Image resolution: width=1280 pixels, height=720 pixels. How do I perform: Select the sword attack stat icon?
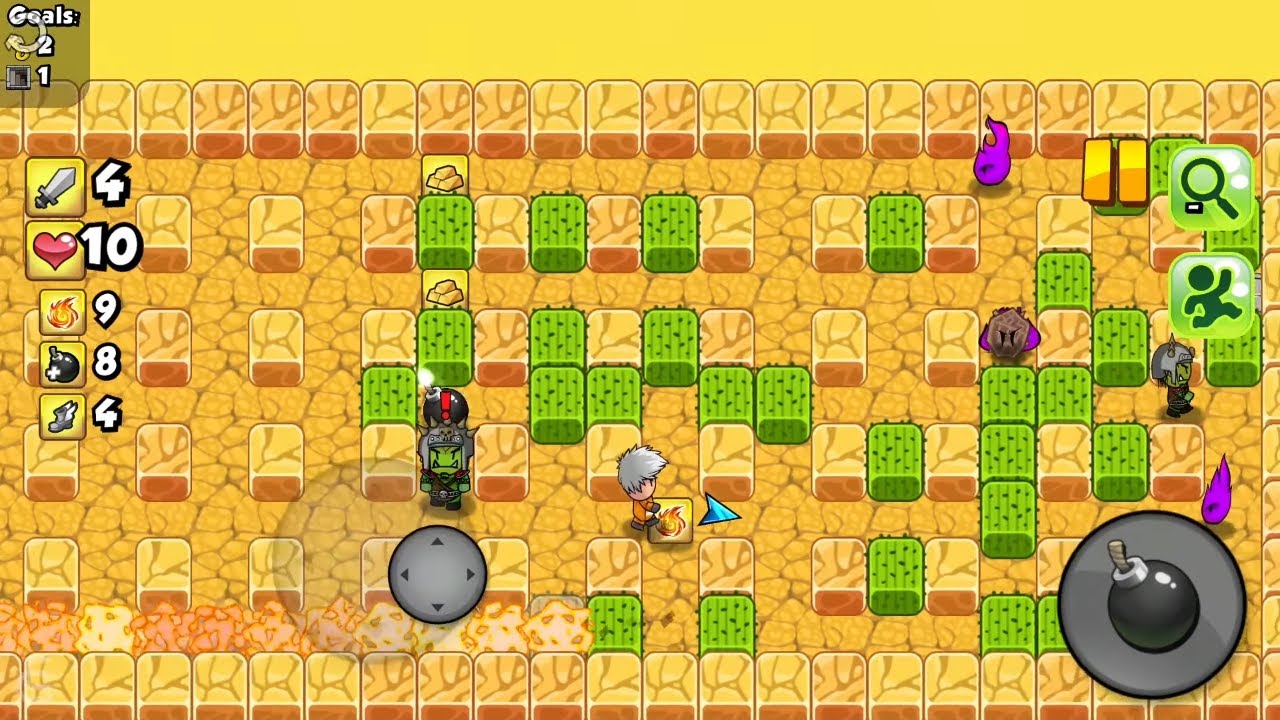[54, 187]
